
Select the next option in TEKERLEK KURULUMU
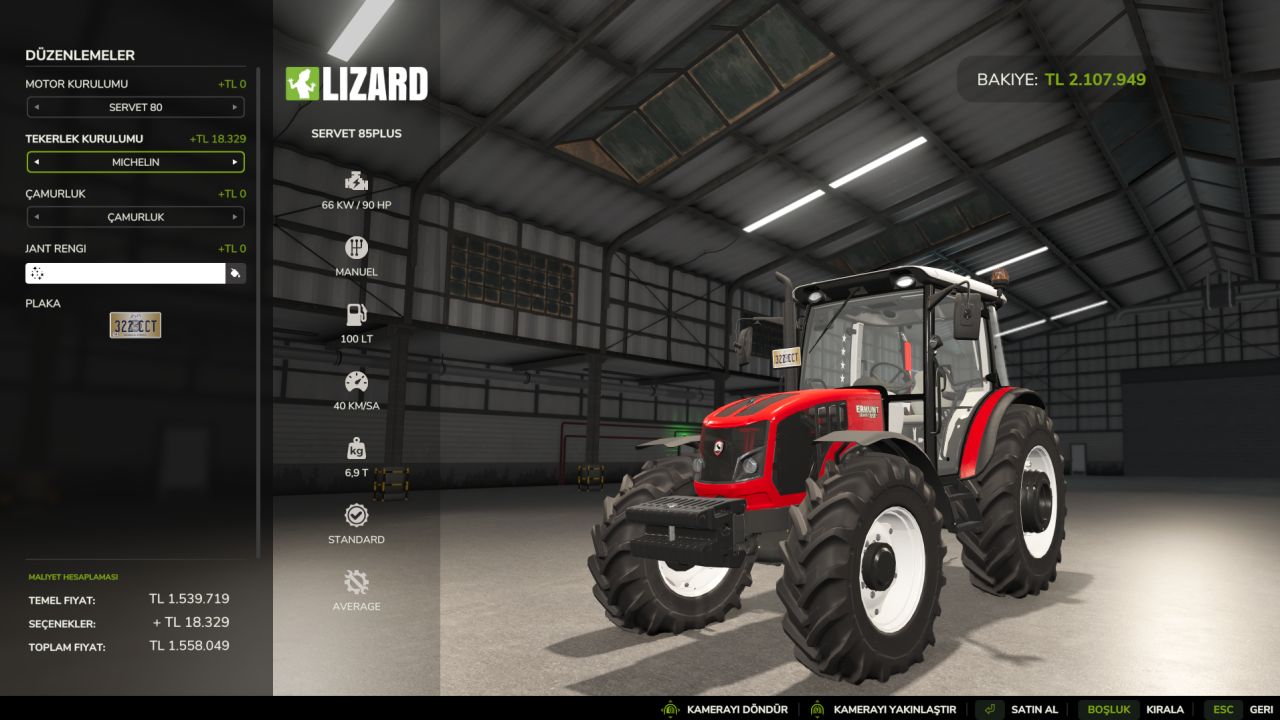click(233, 162)
